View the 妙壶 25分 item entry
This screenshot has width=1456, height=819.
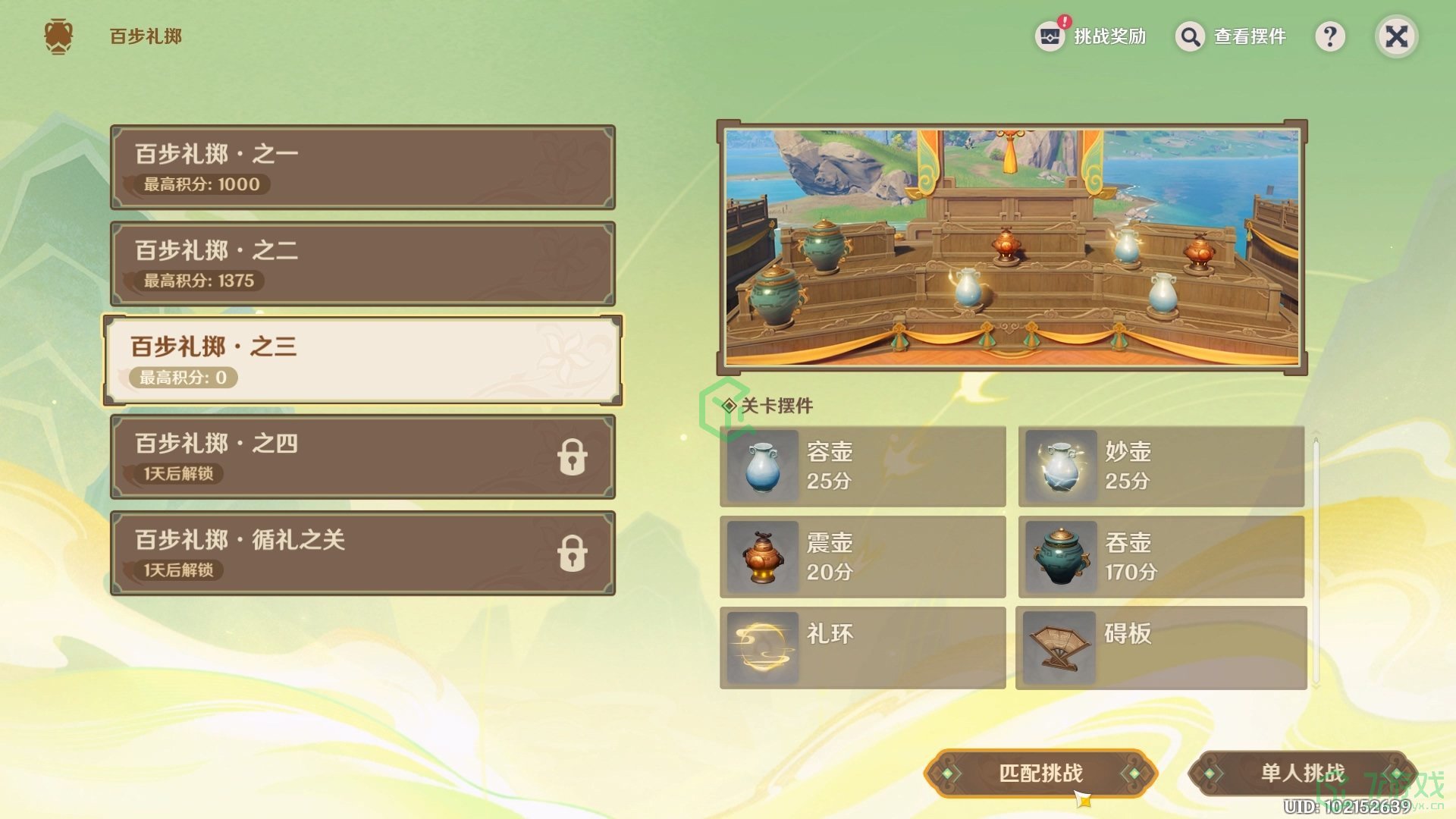pyautogui.click(x=1161, y=466)
